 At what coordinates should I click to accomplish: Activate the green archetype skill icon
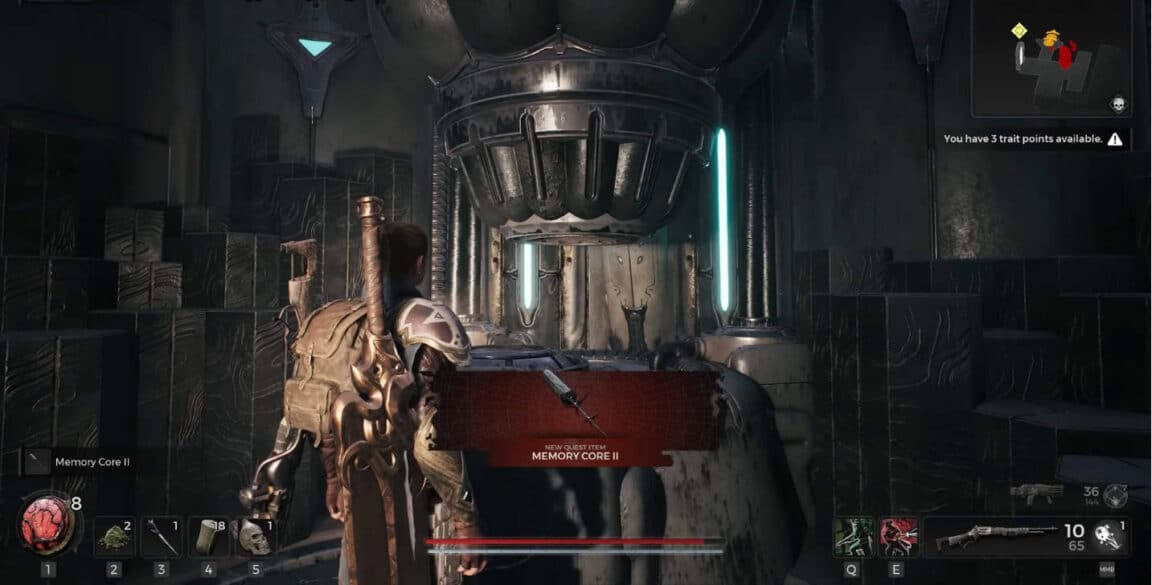(853, 537)
